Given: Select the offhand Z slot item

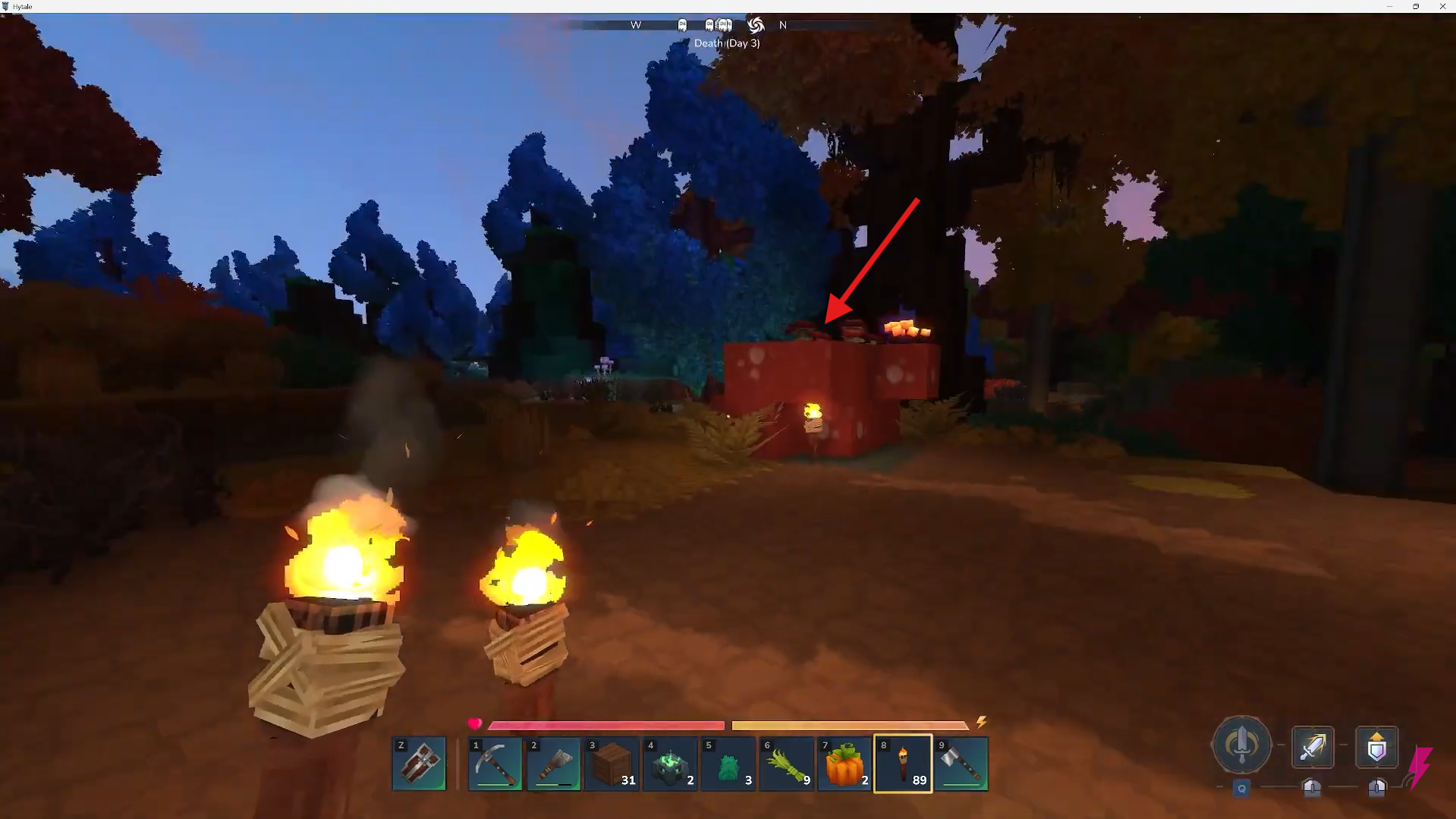Looking at the screenshot, I should (x=419, y=763).
